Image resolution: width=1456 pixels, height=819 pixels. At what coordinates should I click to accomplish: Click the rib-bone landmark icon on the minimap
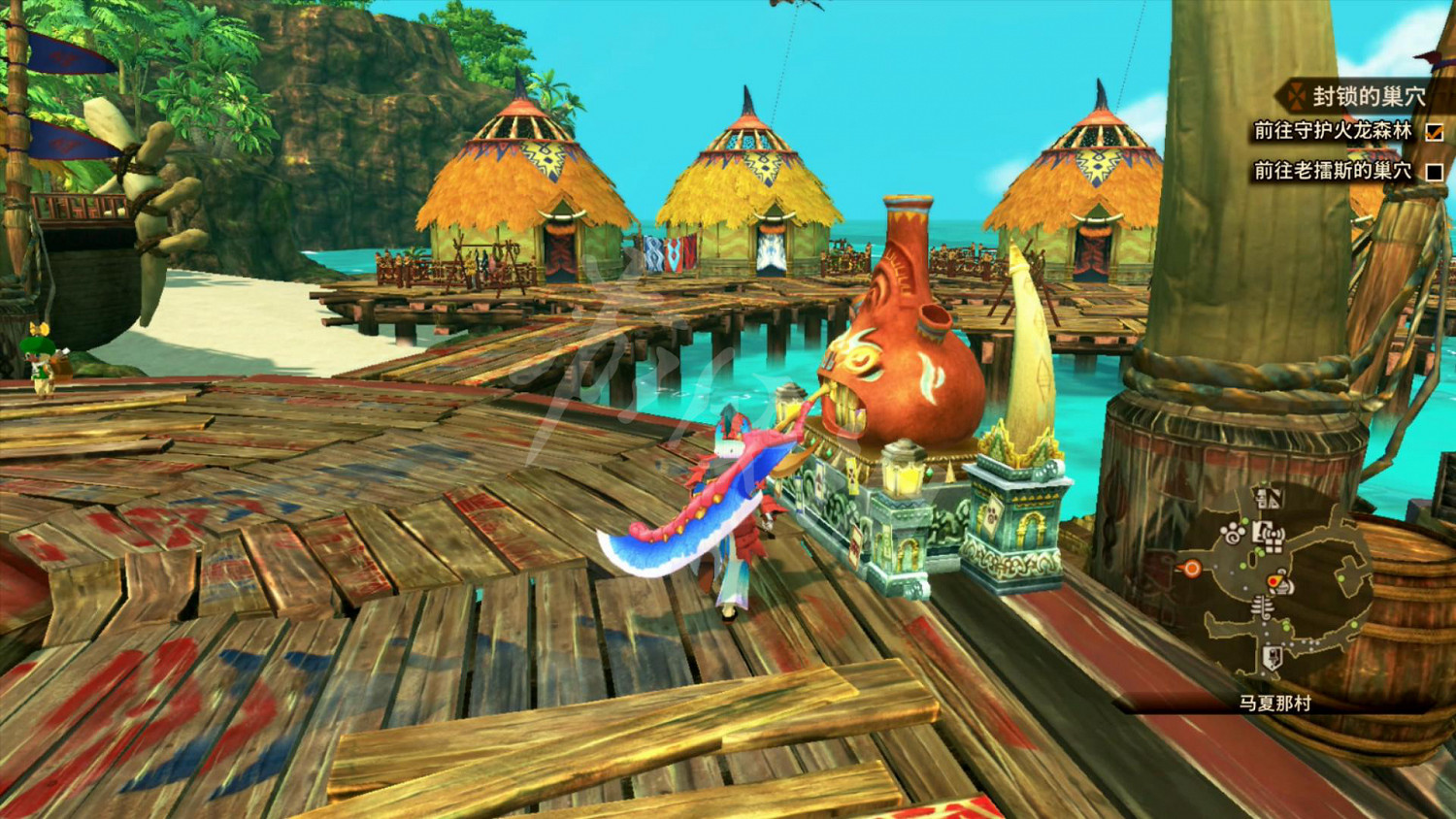(1261, 606)
